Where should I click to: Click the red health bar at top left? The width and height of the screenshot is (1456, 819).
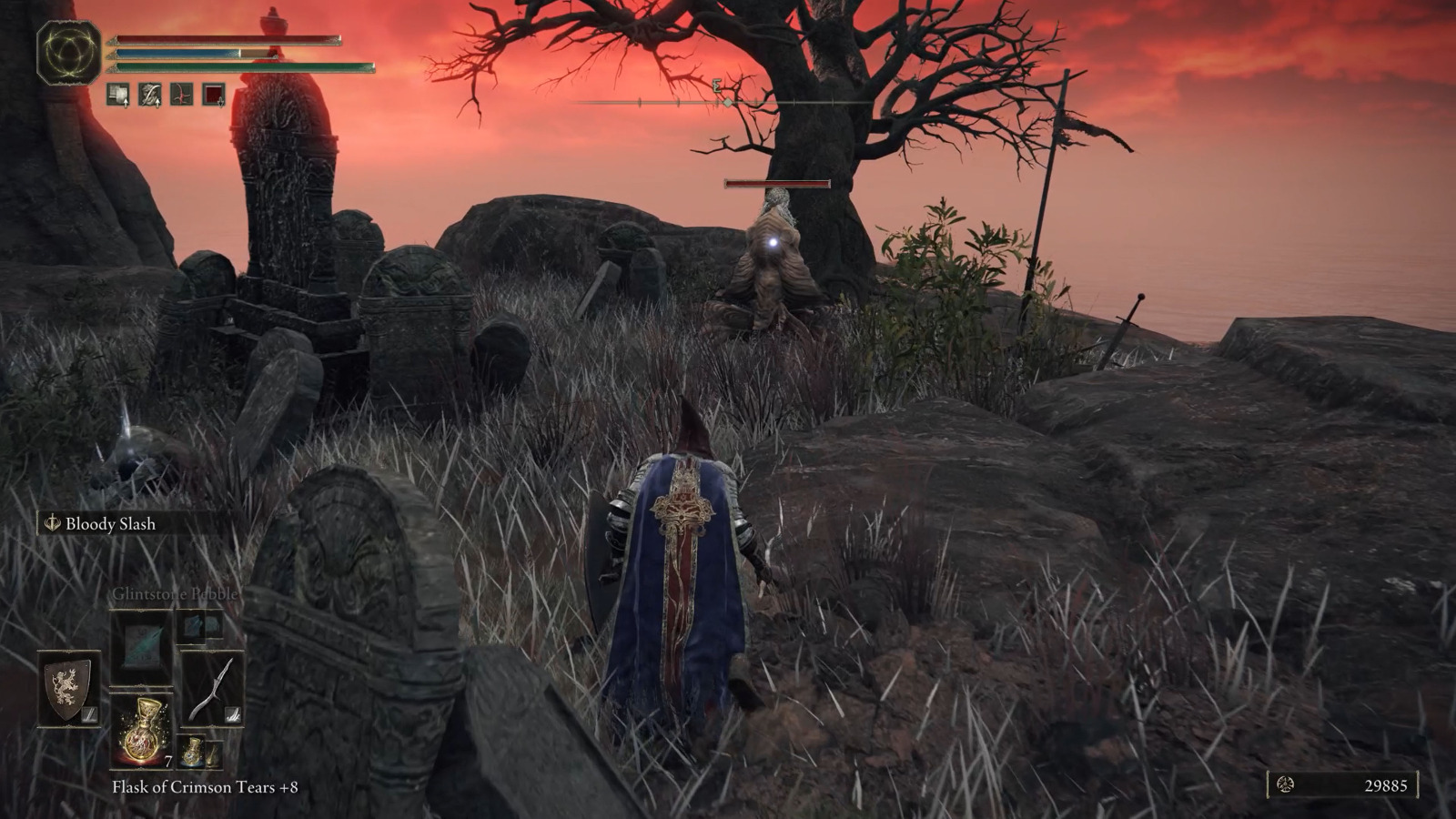(x=223, y=38)
